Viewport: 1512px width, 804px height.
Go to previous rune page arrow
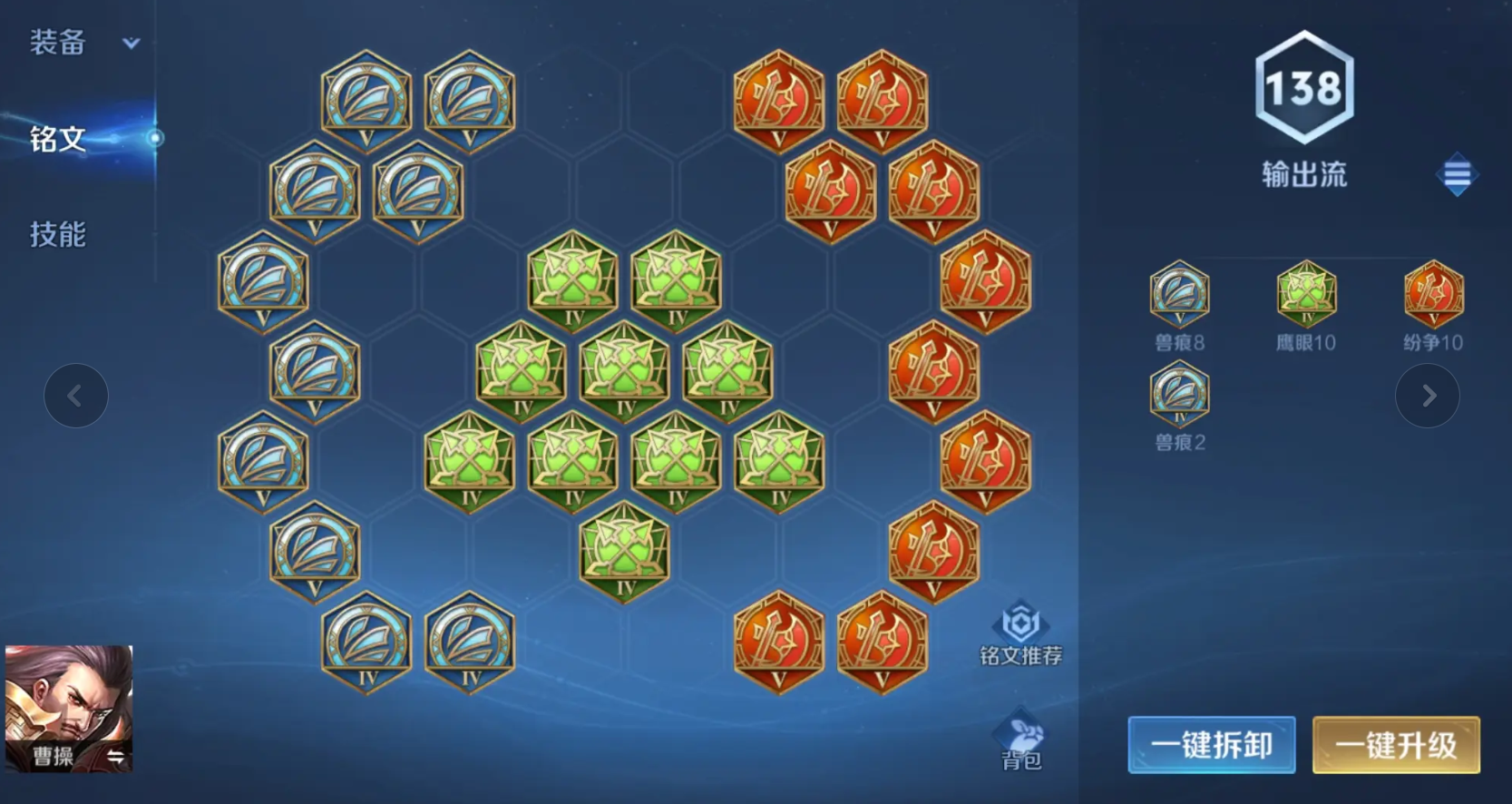click(76, 396)
